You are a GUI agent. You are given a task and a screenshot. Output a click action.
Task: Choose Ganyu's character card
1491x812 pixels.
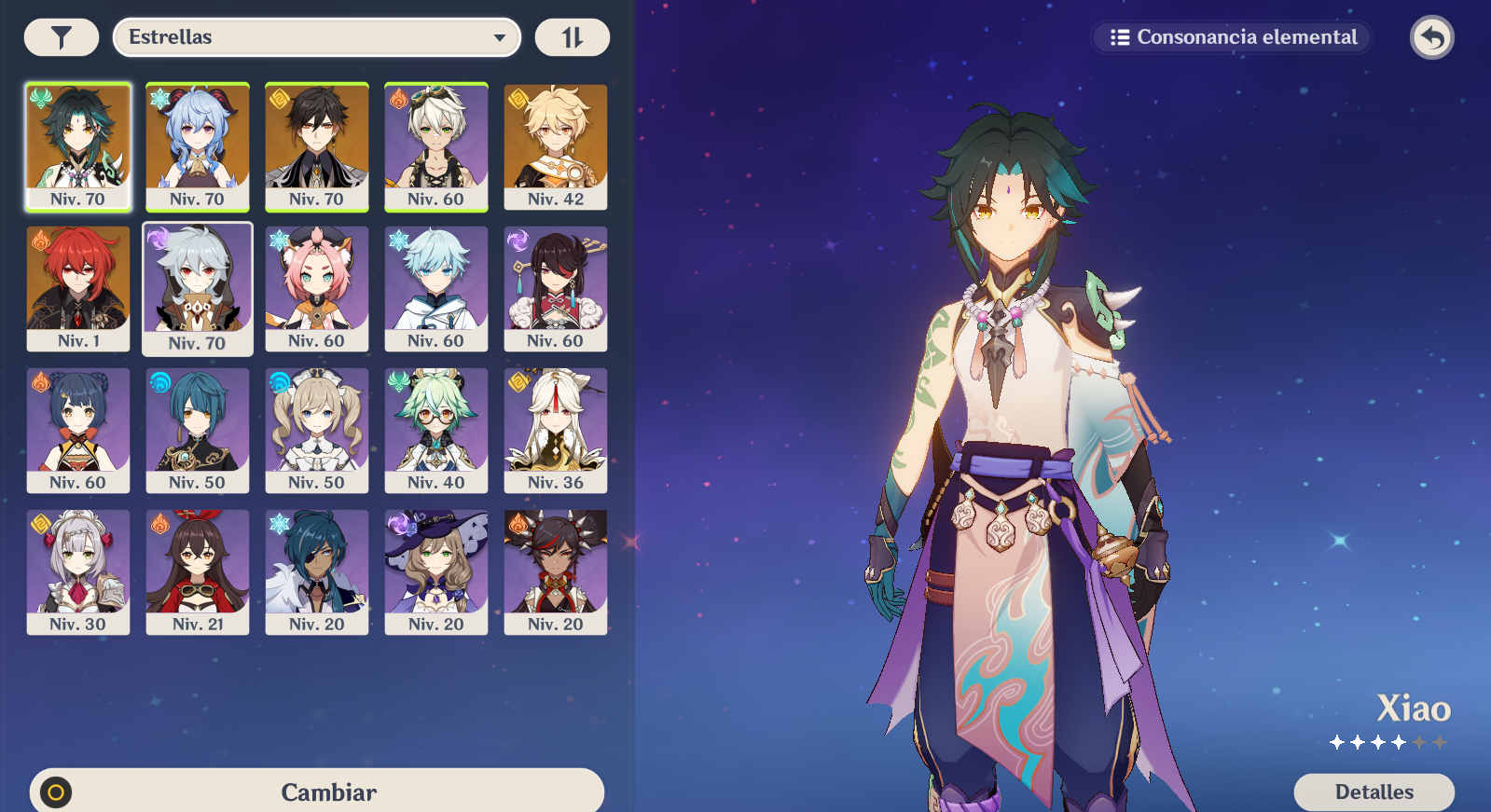198,146
